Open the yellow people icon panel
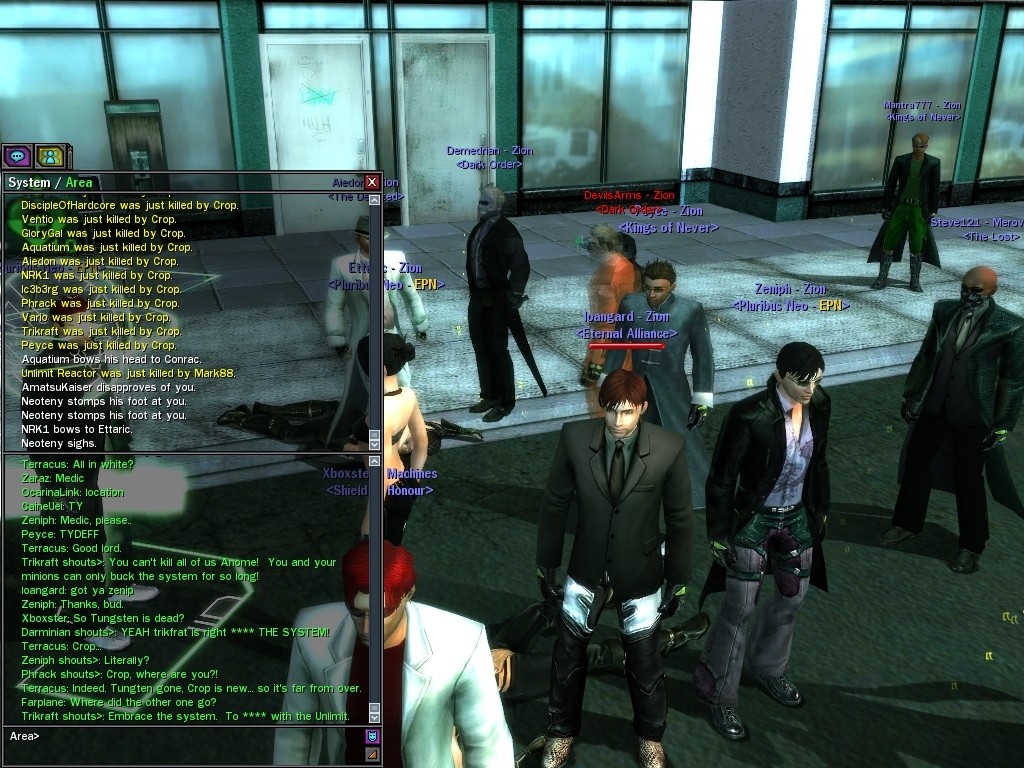Screen dimensions: 1024x768 click(x=50, y=156)
